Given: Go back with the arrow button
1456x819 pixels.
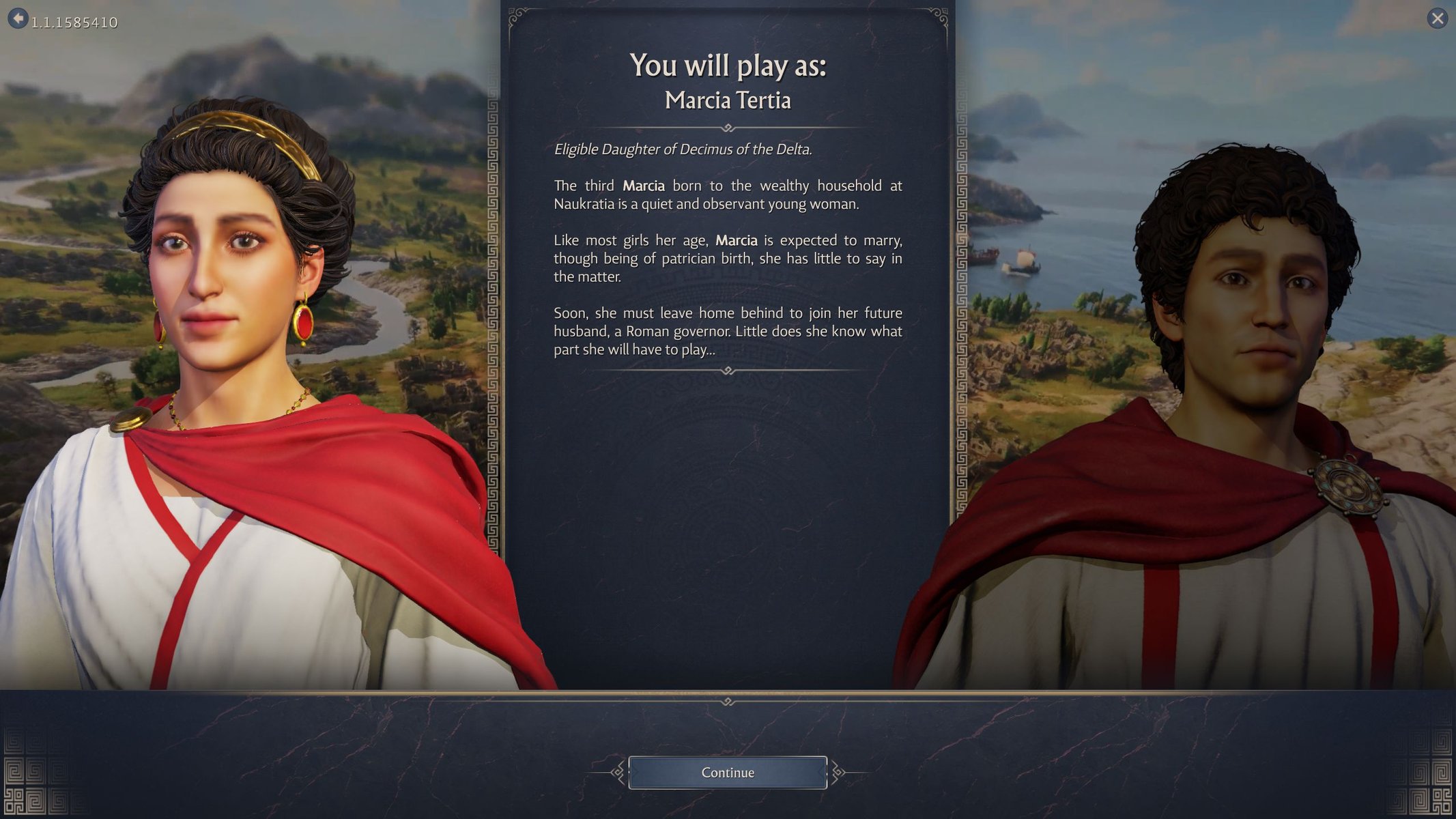Looking at the screenshot, I should (18, 18).
